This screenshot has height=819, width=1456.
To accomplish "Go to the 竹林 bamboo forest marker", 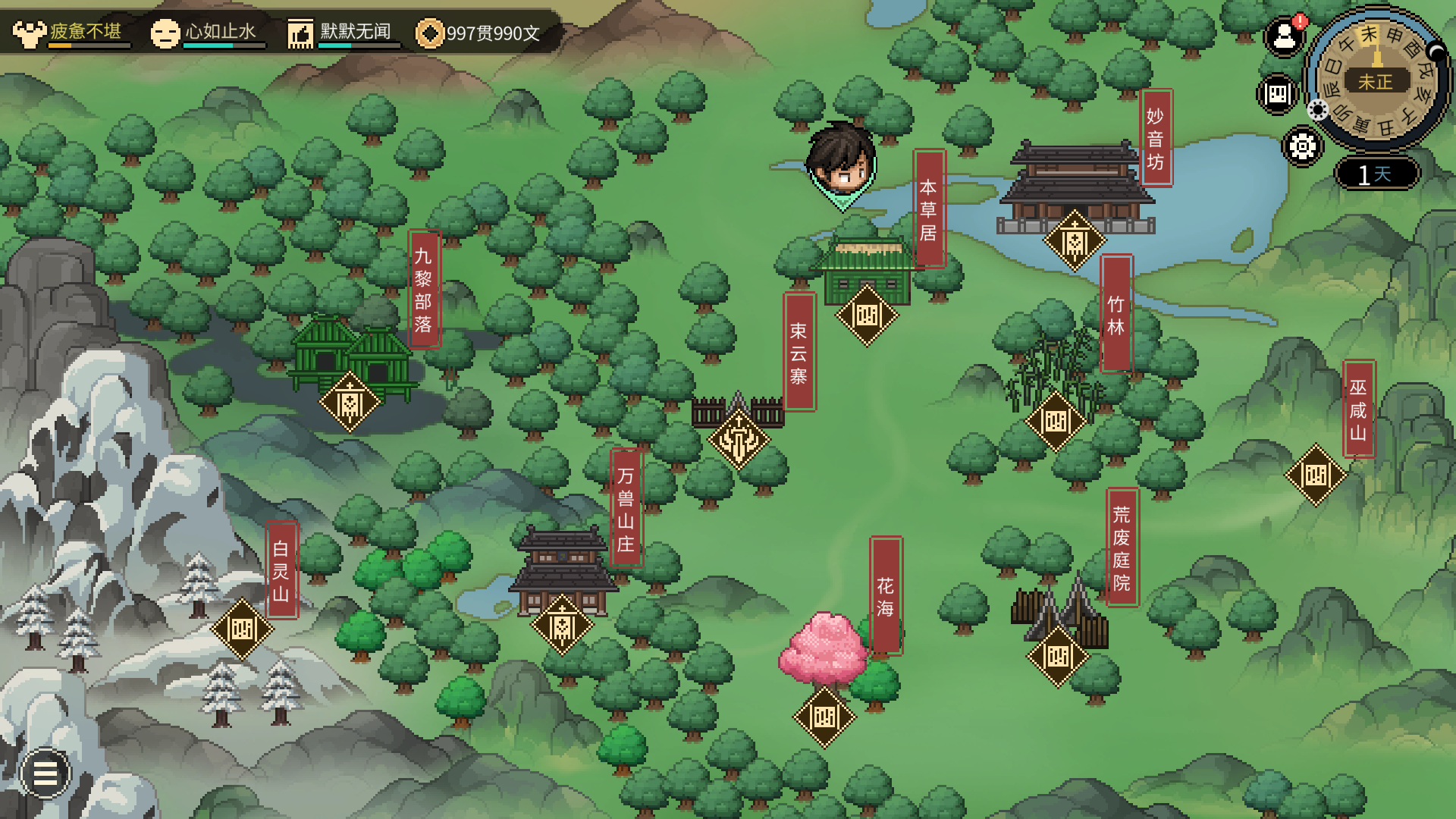I will [x=1056, y=421].
